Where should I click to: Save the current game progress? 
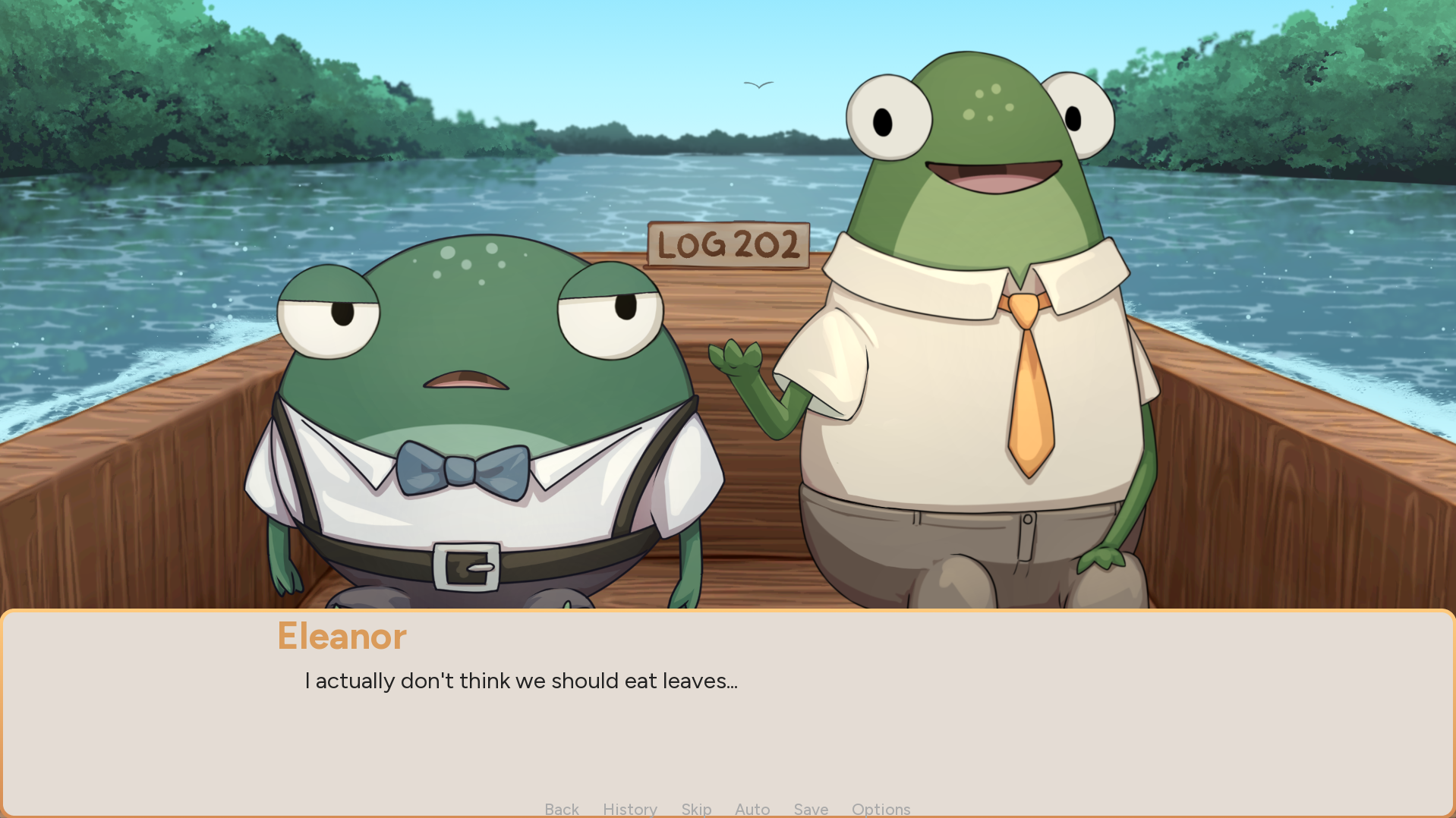coord(810,809)
